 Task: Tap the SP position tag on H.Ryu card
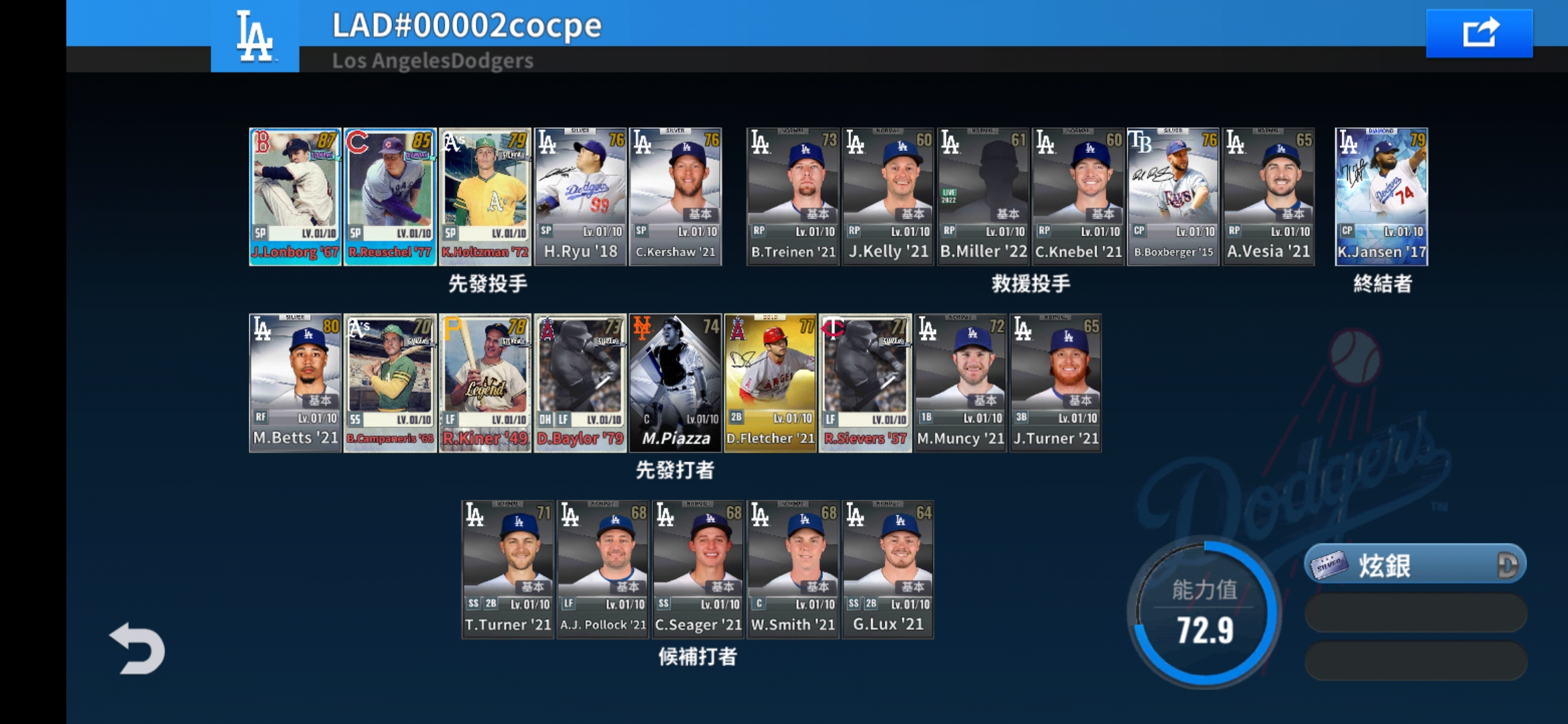pyautogui.click(x=546, y=229)
